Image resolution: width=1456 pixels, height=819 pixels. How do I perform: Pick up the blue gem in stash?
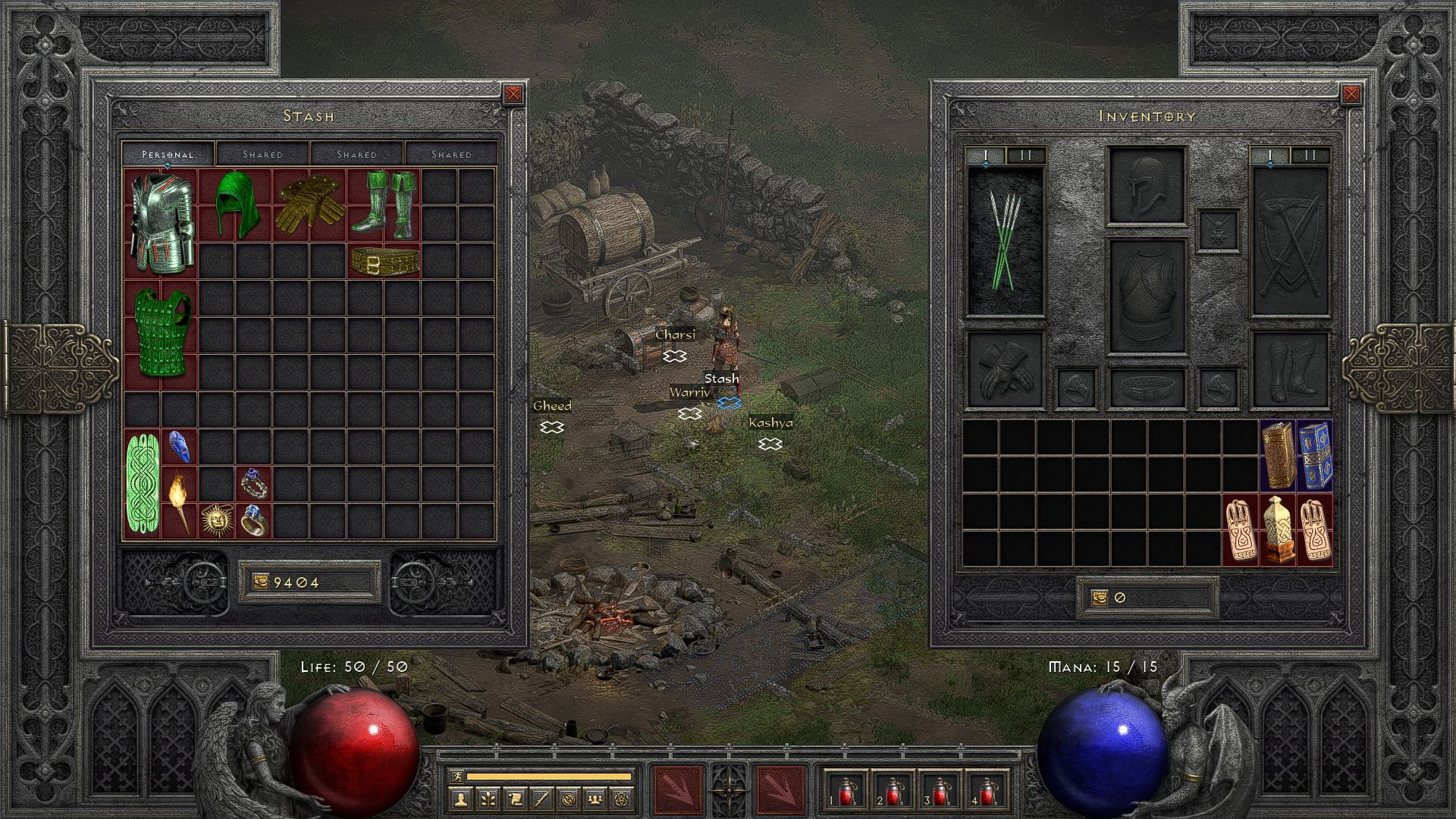click(x=178, y=447)
